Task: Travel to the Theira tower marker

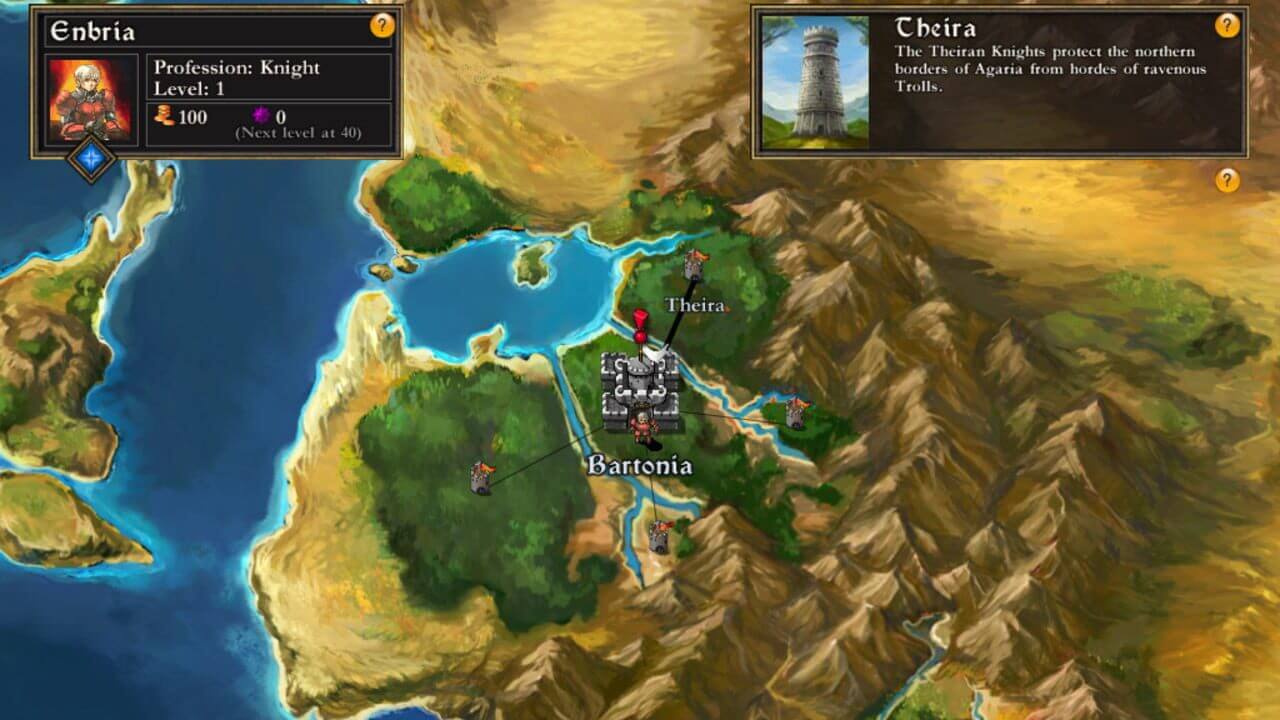Action: coord(694,266)
